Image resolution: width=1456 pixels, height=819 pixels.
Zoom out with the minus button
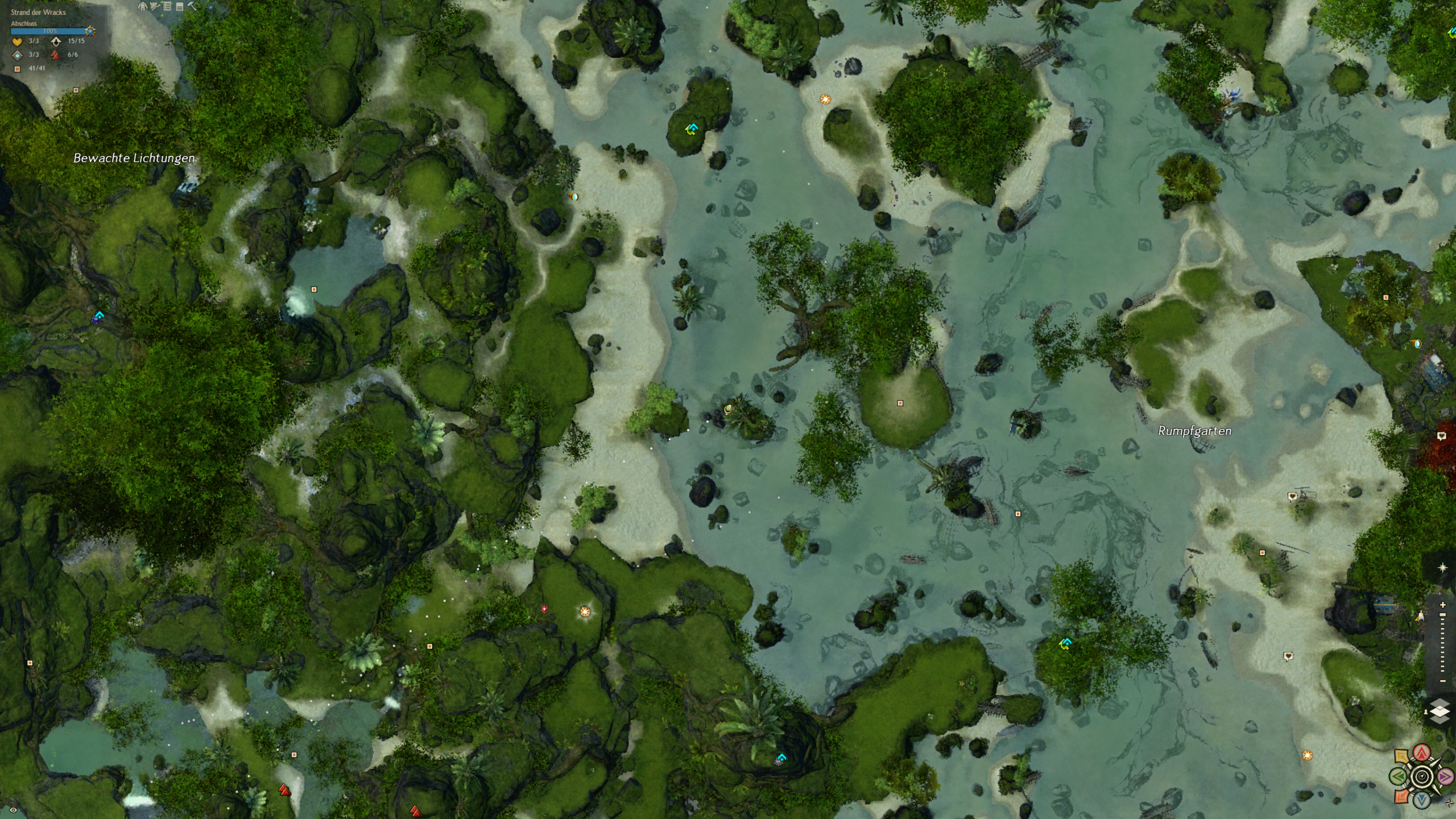1442,681
